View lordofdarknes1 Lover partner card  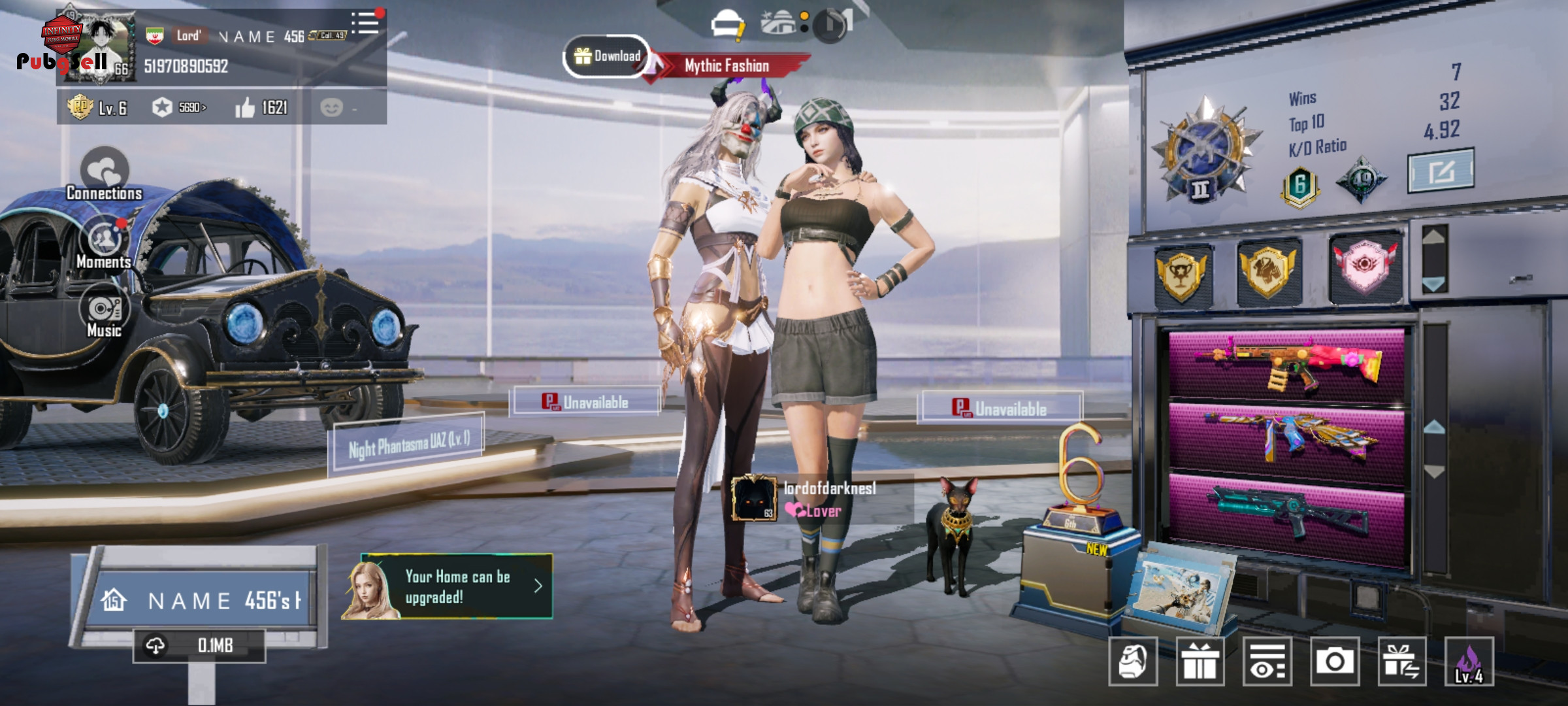click(x=821, y=499)
